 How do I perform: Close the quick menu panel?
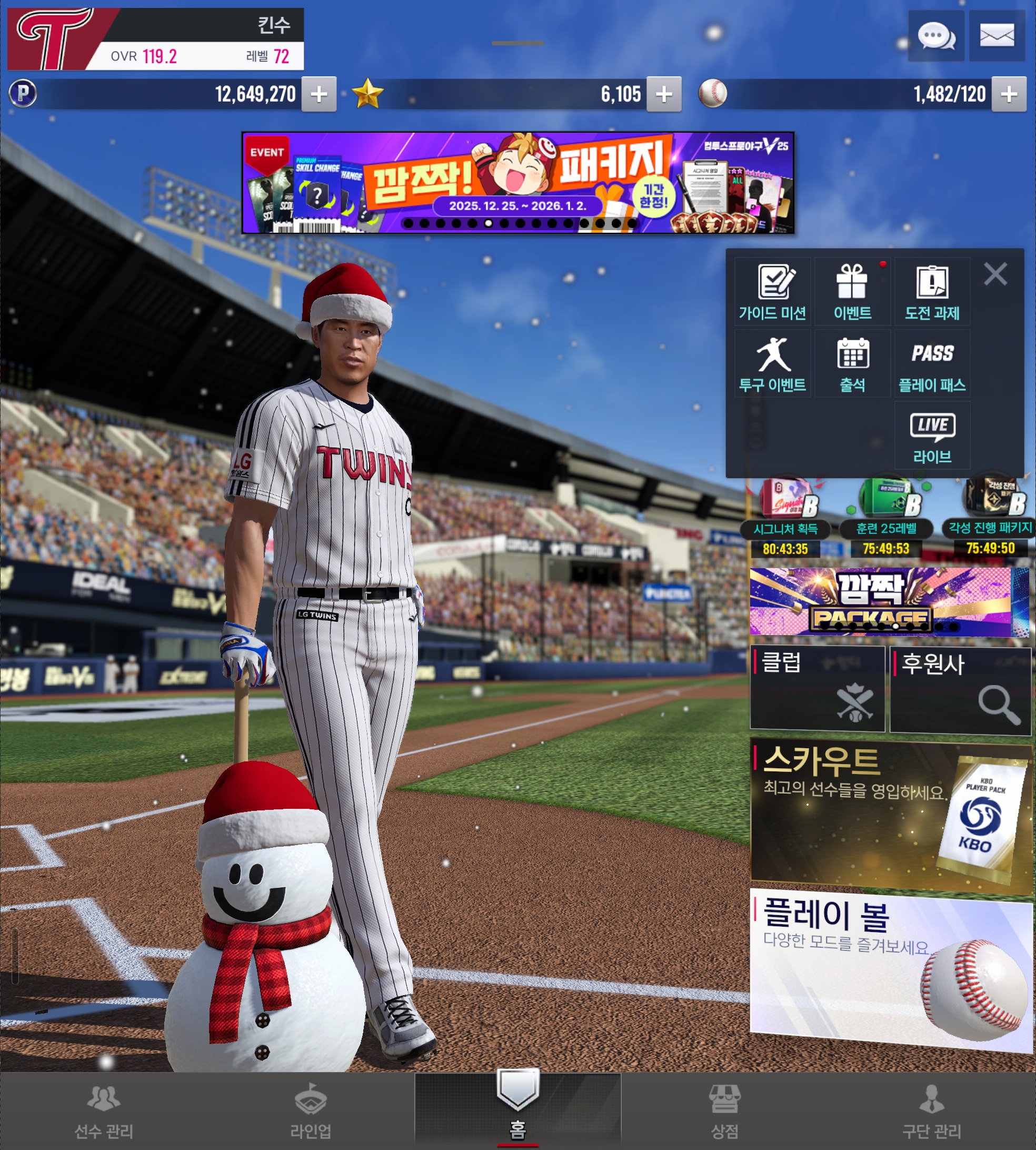point(995,274)
